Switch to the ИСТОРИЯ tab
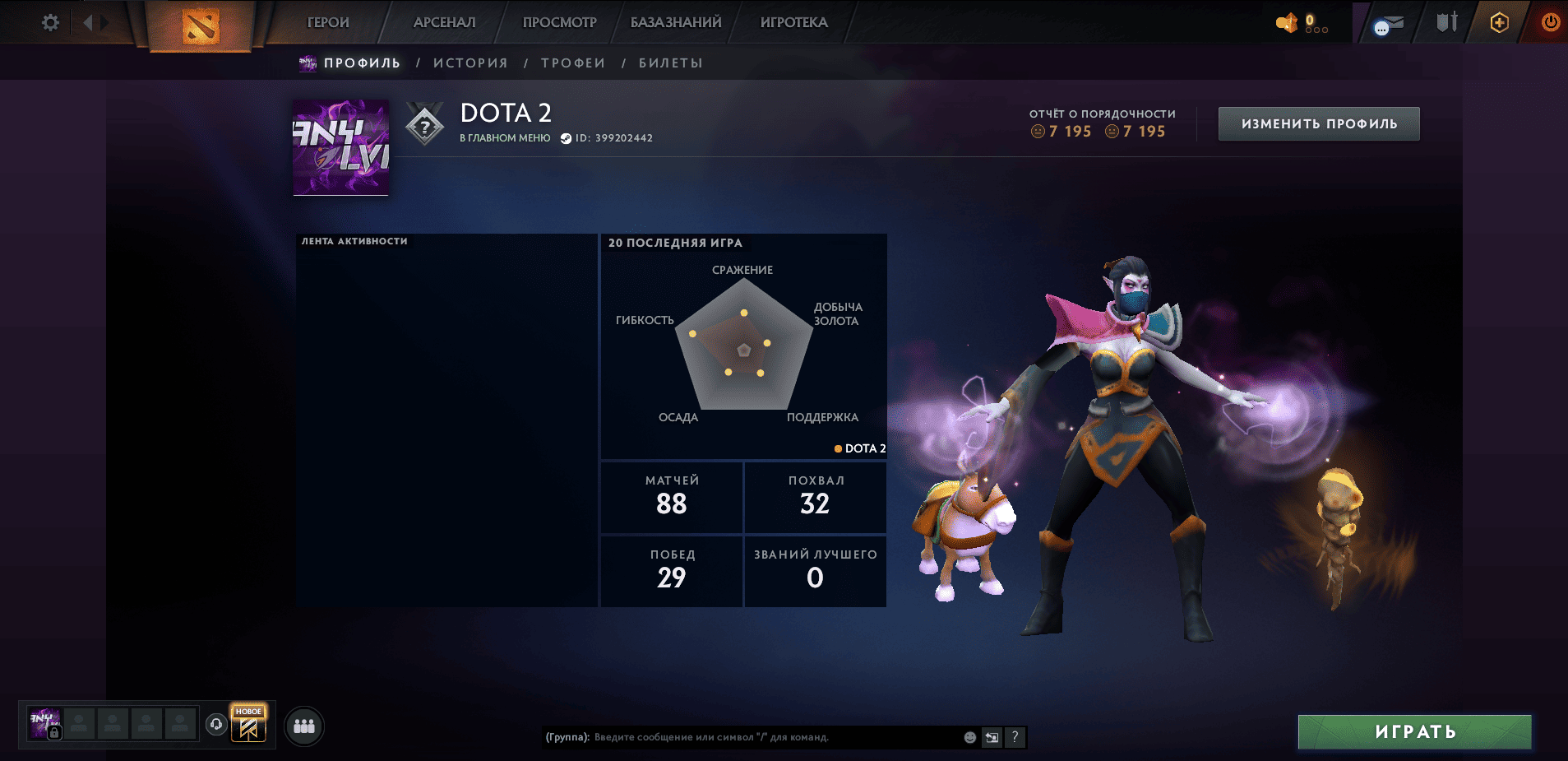 470,62
